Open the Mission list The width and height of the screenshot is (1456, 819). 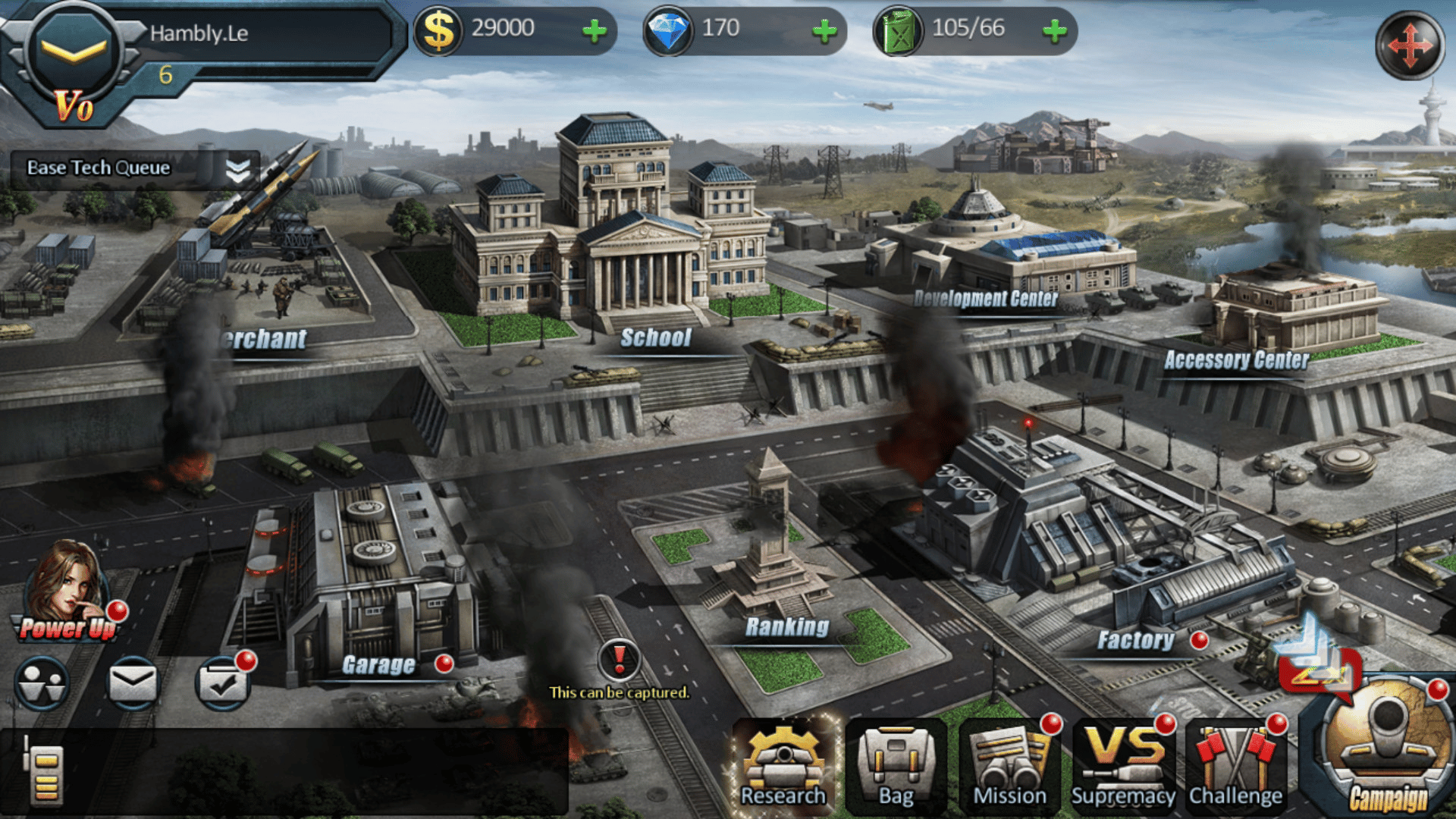1009,766
